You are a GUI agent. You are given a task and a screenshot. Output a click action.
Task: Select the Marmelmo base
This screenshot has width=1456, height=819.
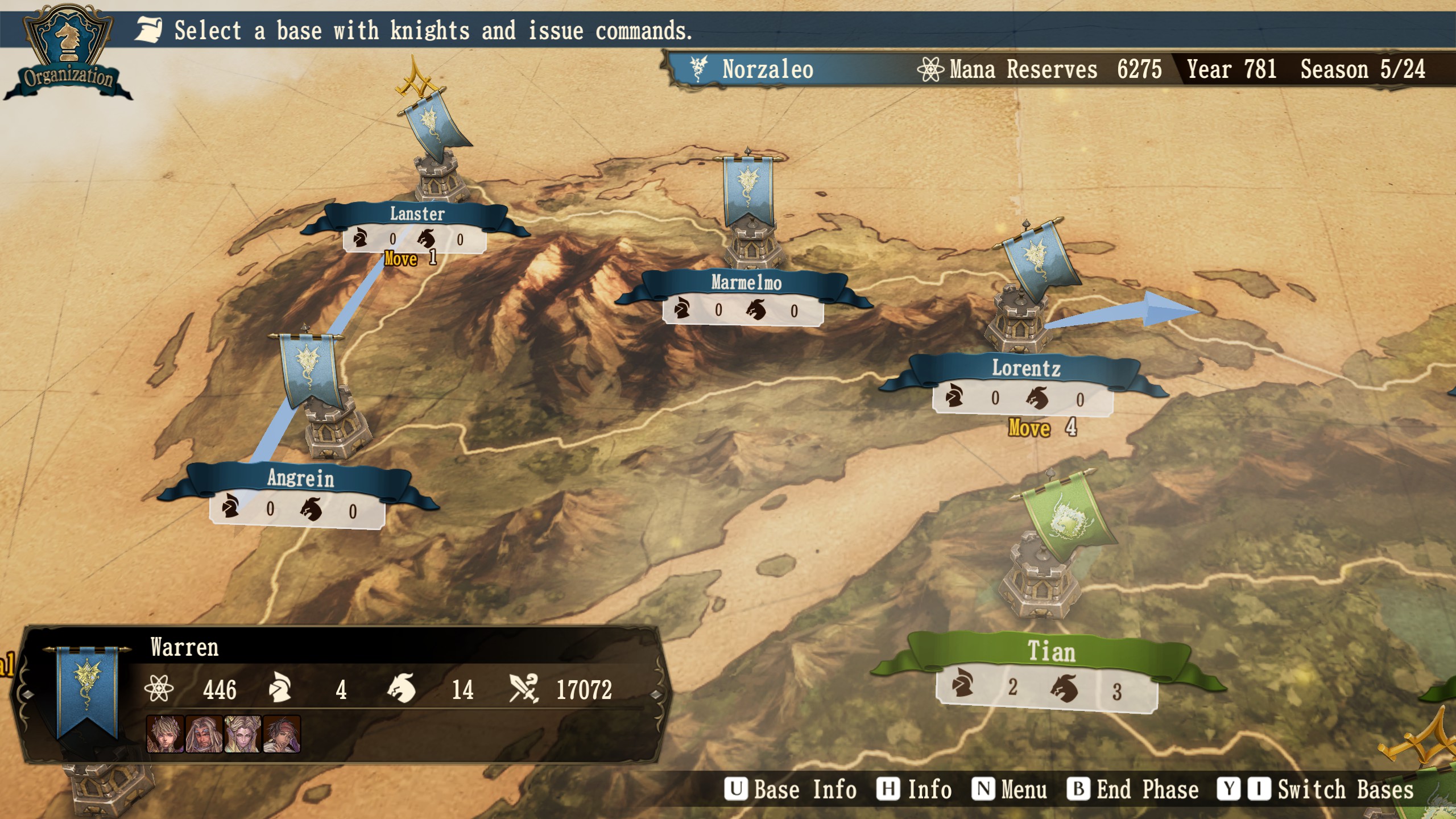[746, 283]
